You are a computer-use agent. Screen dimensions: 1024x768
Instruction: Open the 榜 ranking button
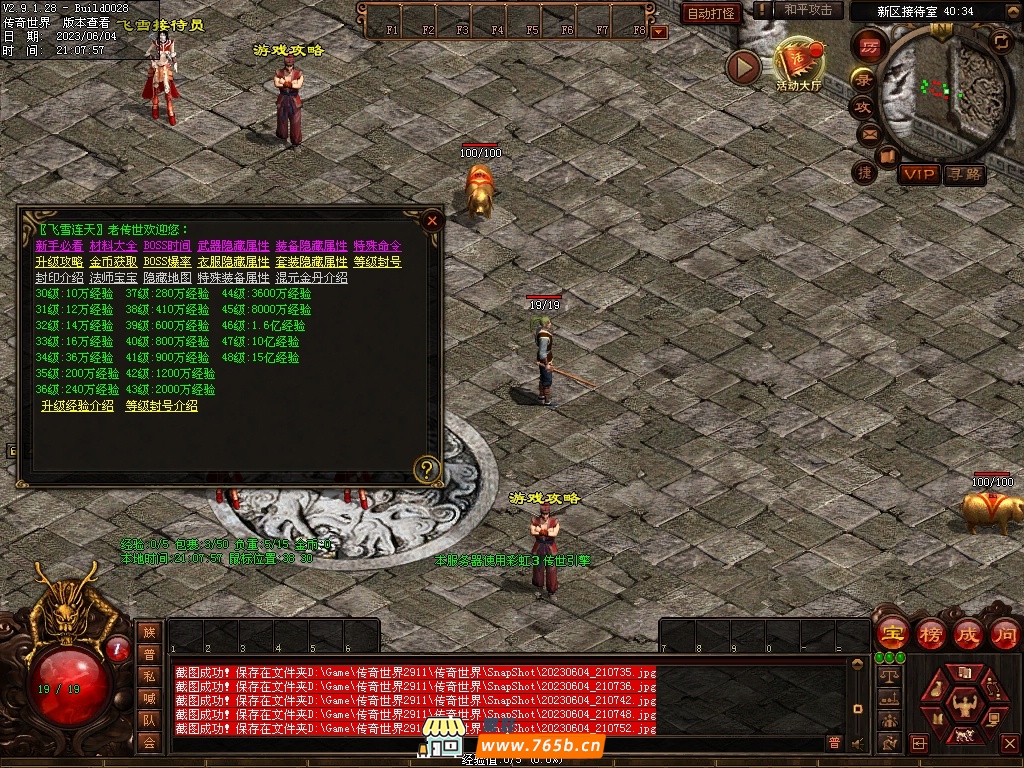(x=930, y=633)
